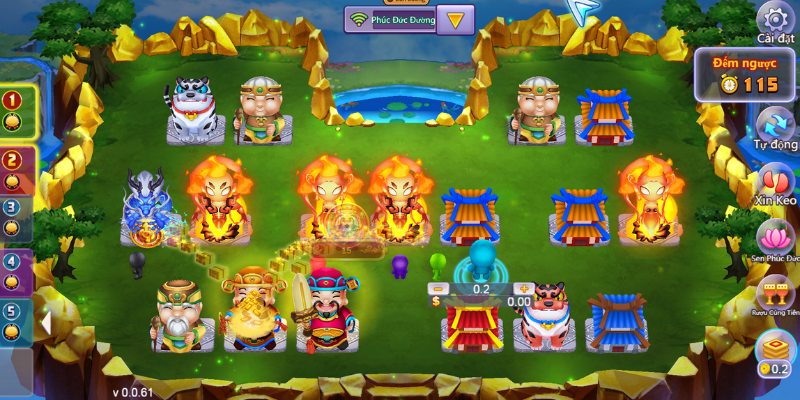Decrease the bet with the minus button
The width and height of the screenshot is (800, 400).
pos(438,289)
